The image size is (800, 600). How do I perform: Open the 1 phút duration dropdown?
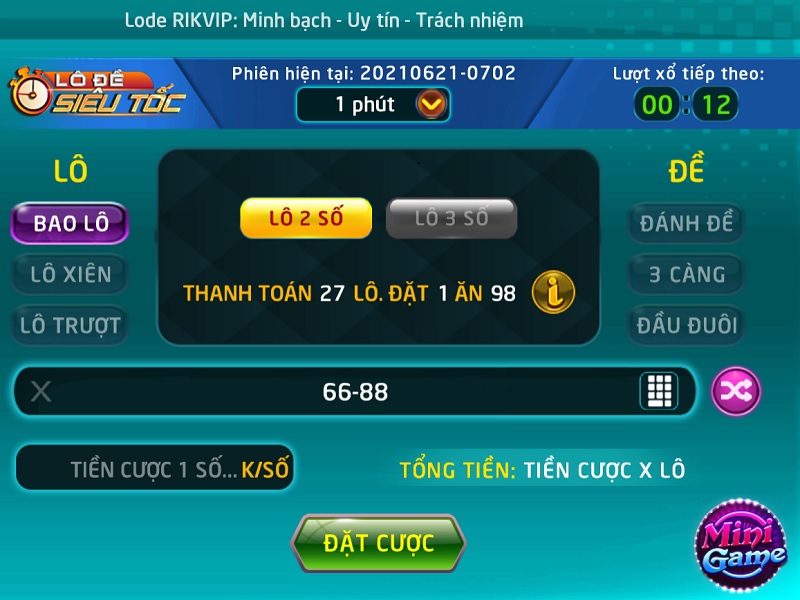431,104
